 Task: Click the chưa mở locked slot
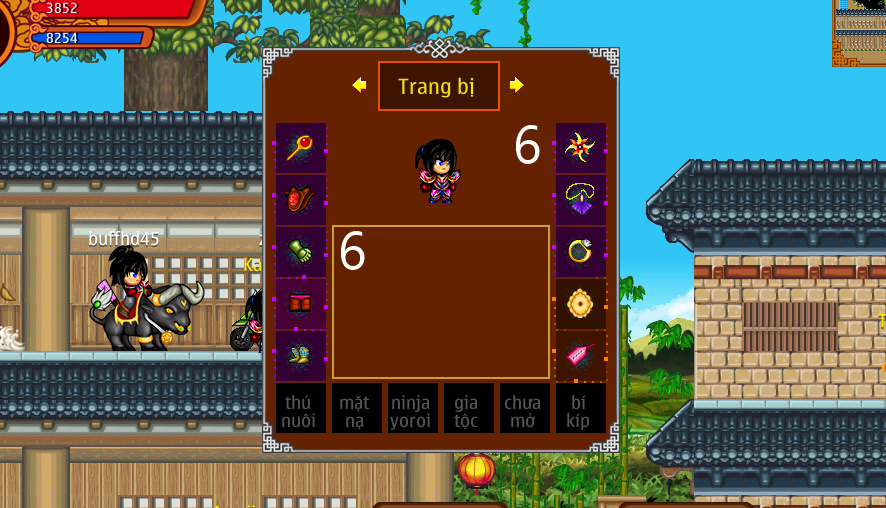coord(524,409)
